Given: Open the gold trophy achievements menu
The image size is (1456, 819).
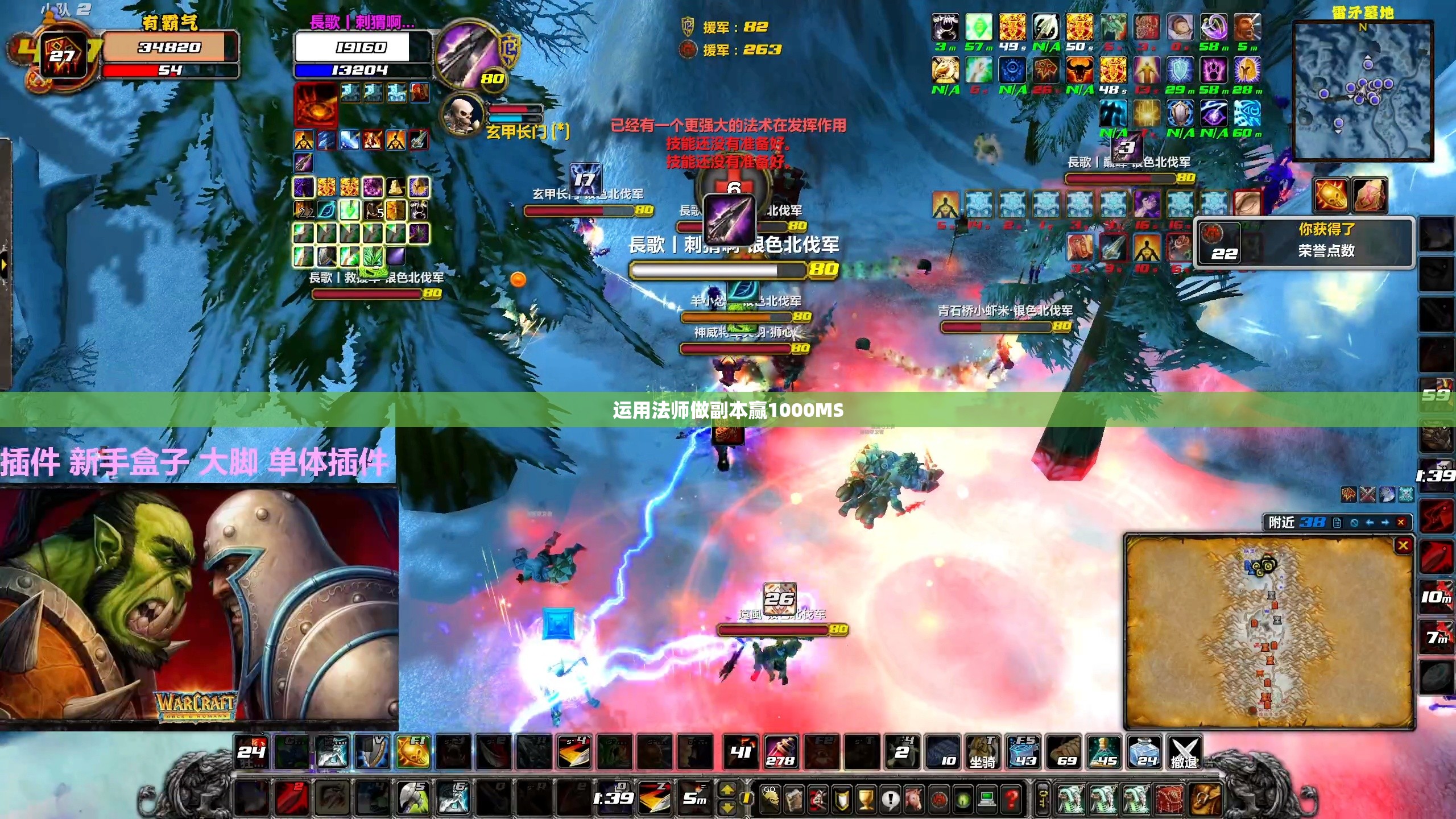Looking at the screenshot, I should 866,799.
